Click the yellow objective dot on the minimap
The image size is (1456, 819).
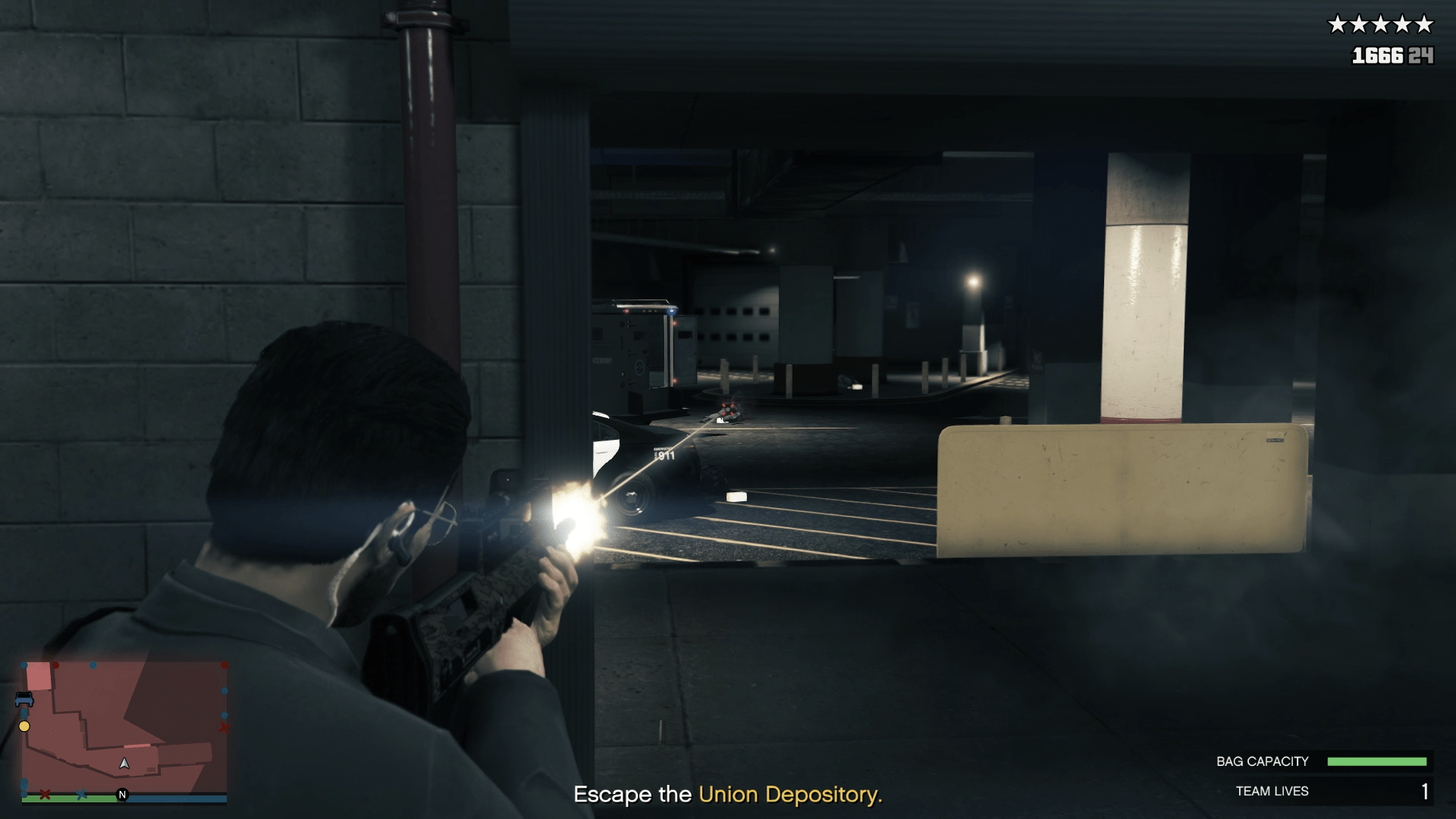(24, 726)
